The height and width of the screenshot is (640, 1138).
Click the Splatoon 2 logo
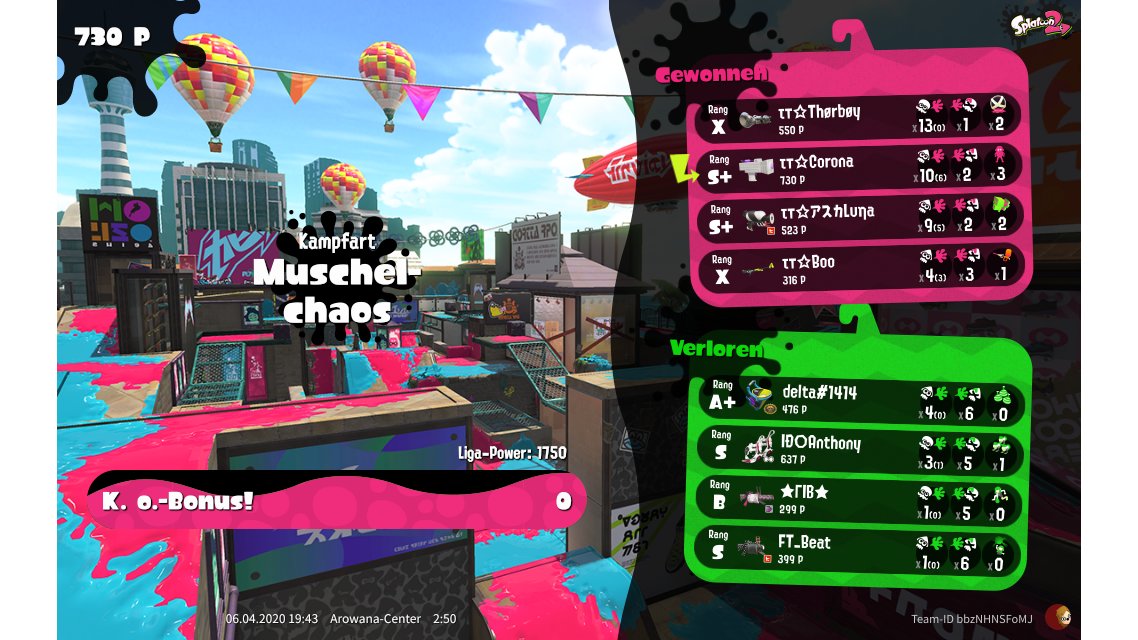tap(1040, 23)
